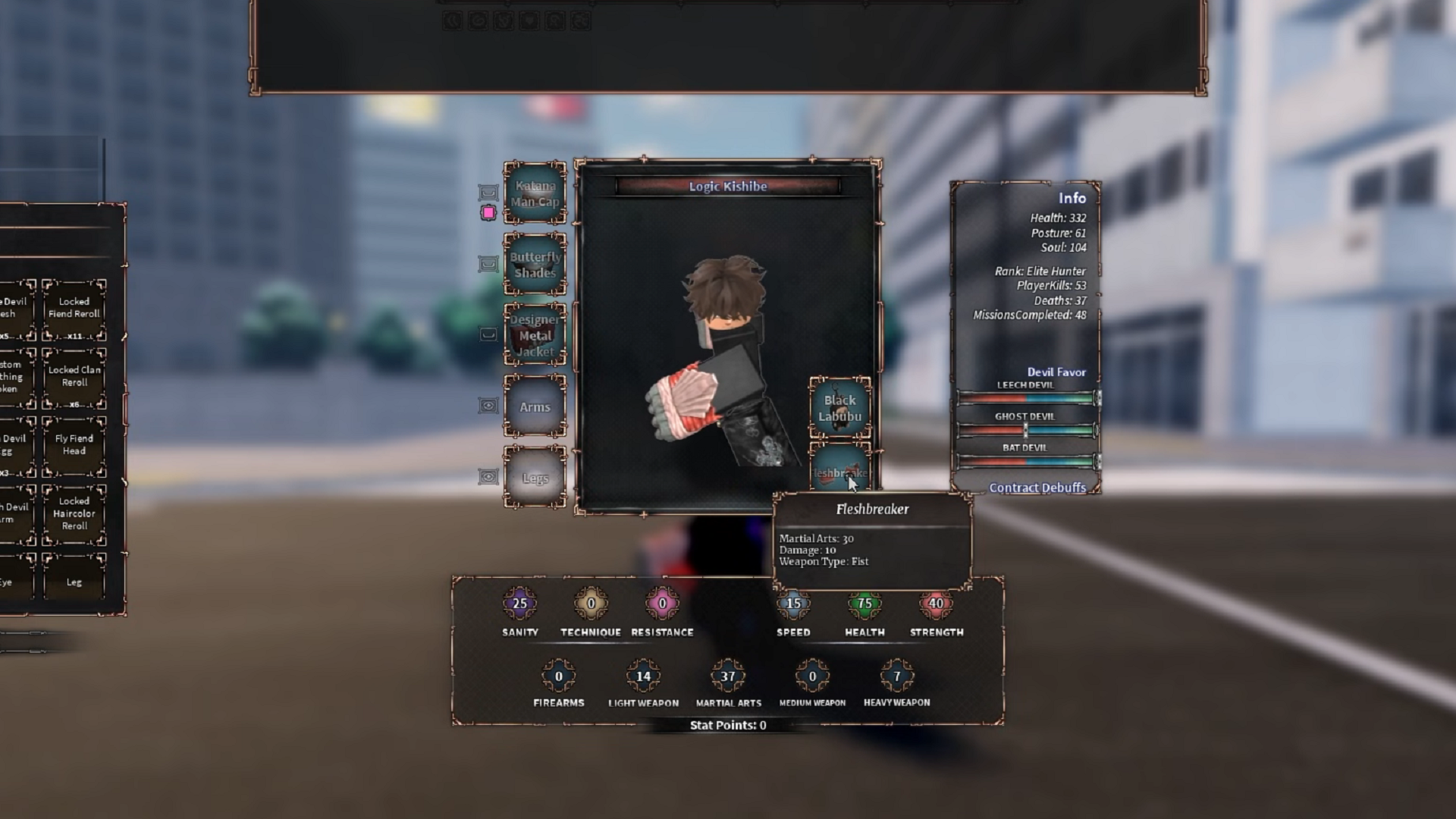Toggle visibility of the Arms slot
1456x819 pixels.
pyautogui.click(x=489, y=407)
